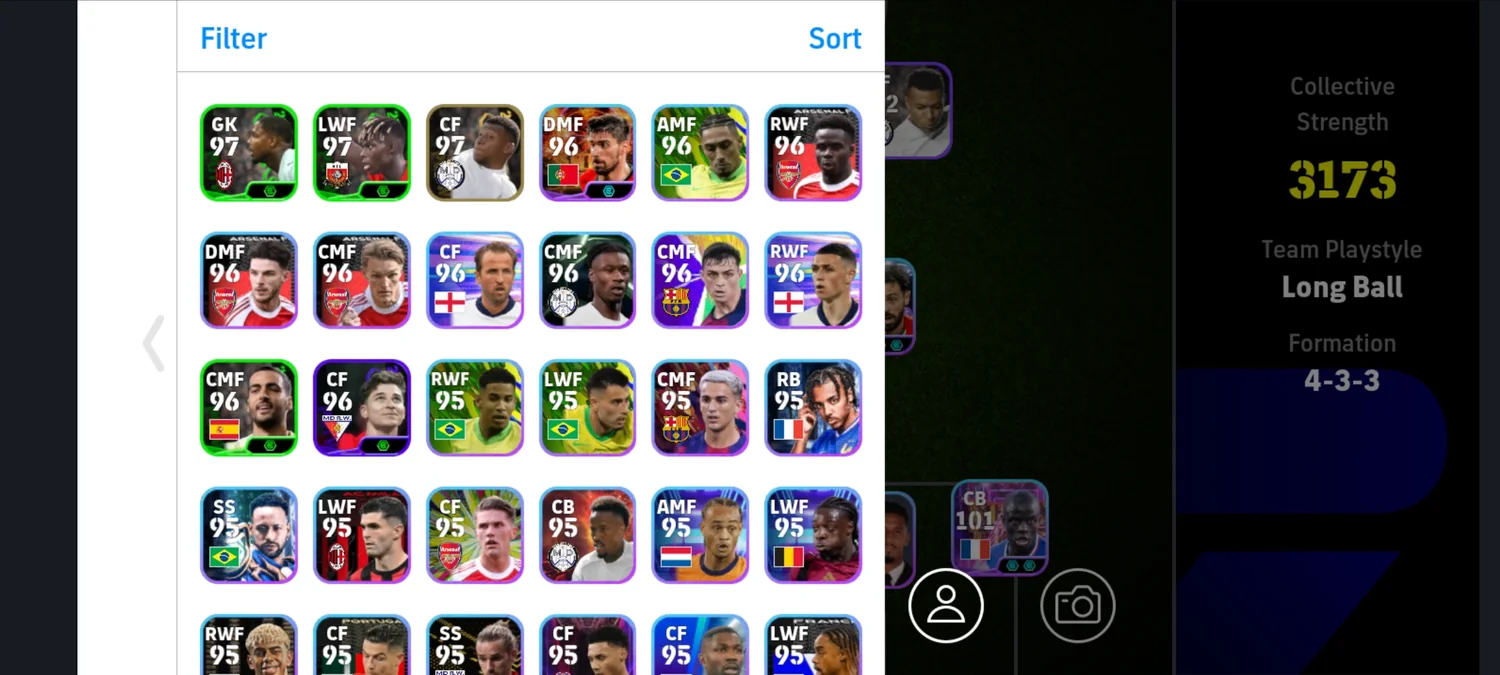Select the GK 97 player card
Screen dimensions: 1500x675
[249, 153]
